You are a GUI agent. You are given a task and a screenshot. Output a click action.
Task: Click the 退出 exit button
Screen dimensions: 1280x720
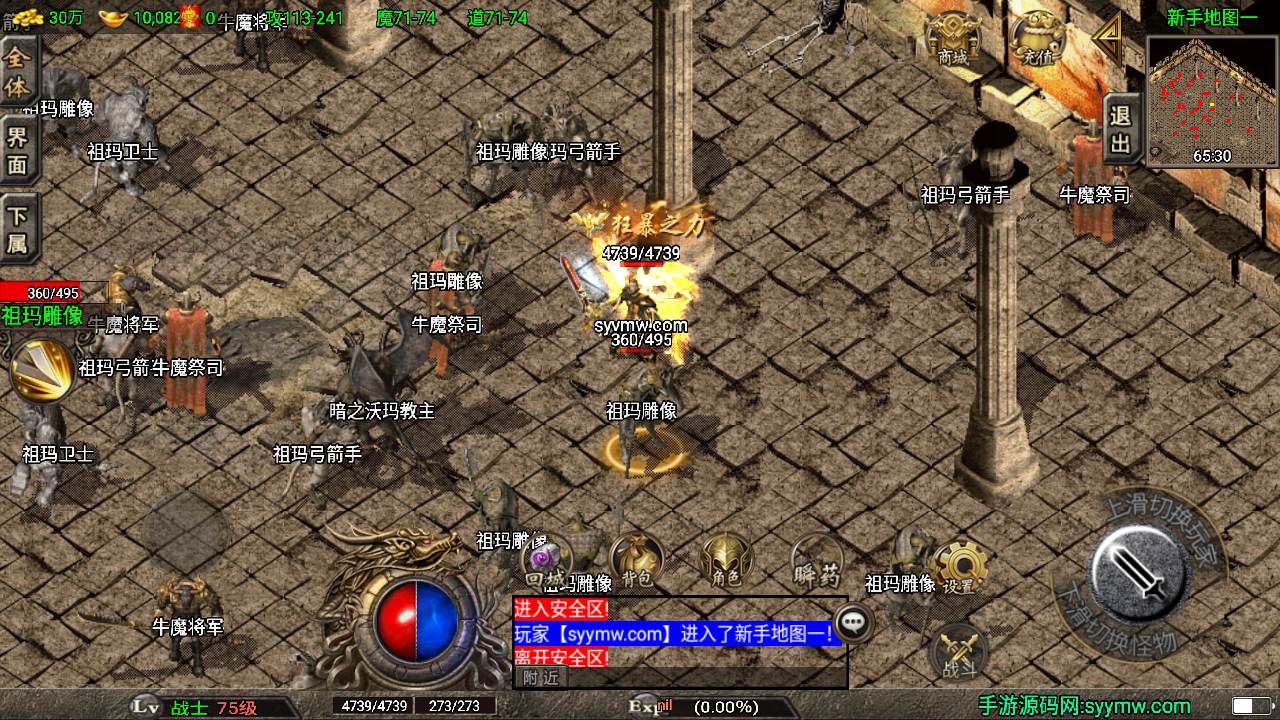tap(1121, 130)
